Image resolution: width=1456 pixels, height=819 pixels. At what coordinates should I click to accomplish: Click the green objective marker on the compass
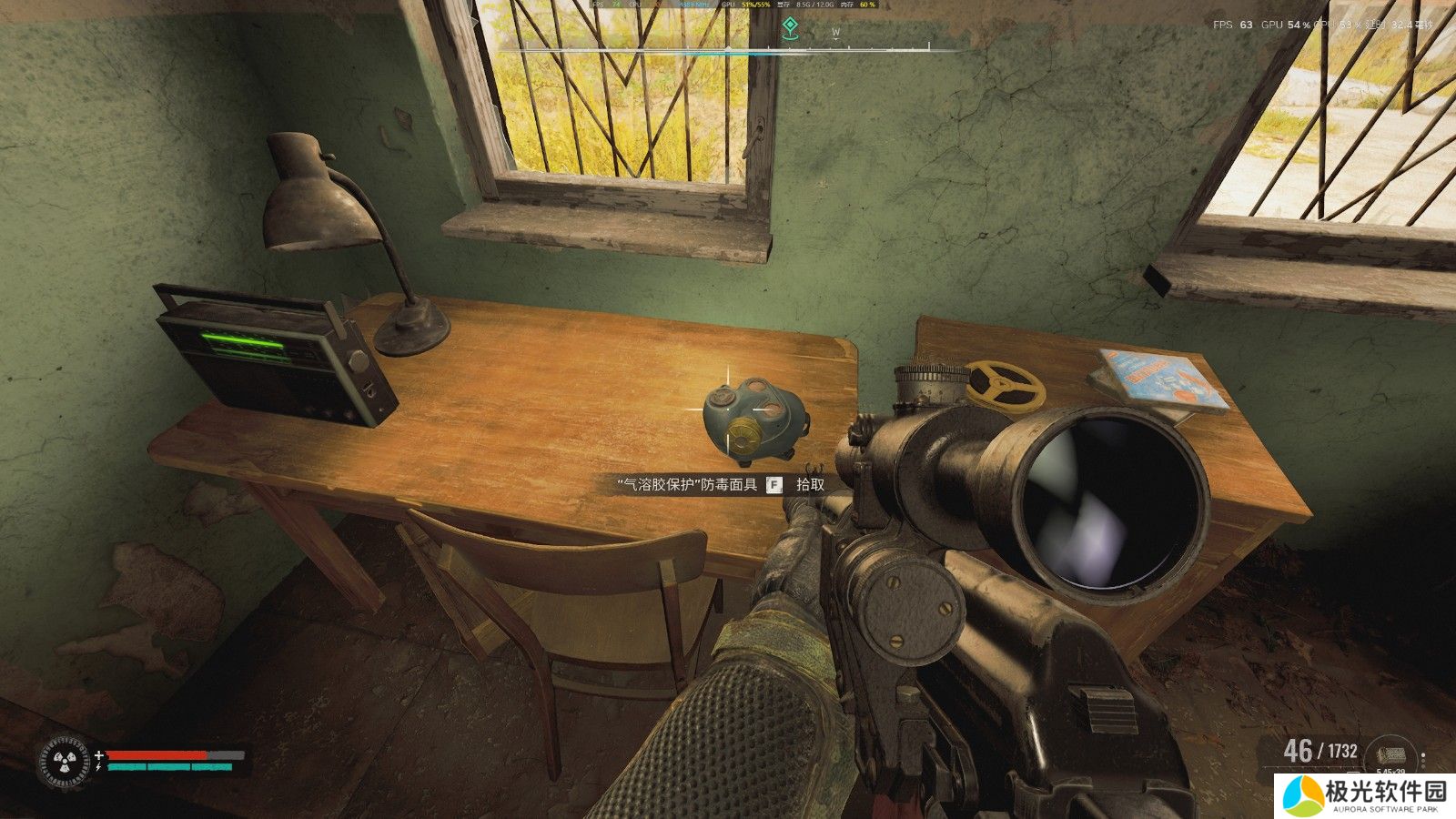[x=790, y=28]
